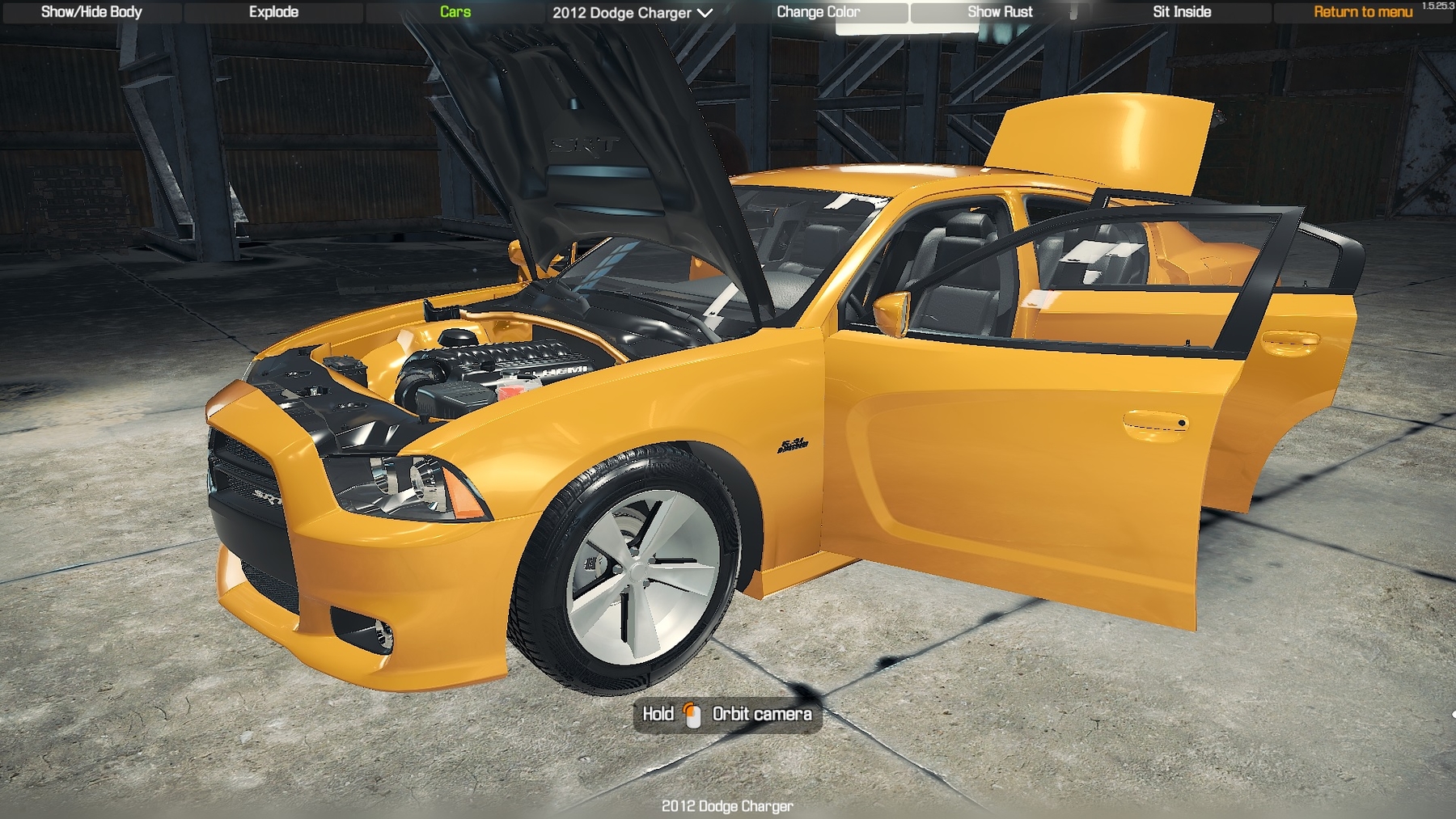Screen dimensions: 1456x819
Task: Switch to the Cars tab
Action: pos(455,12)
